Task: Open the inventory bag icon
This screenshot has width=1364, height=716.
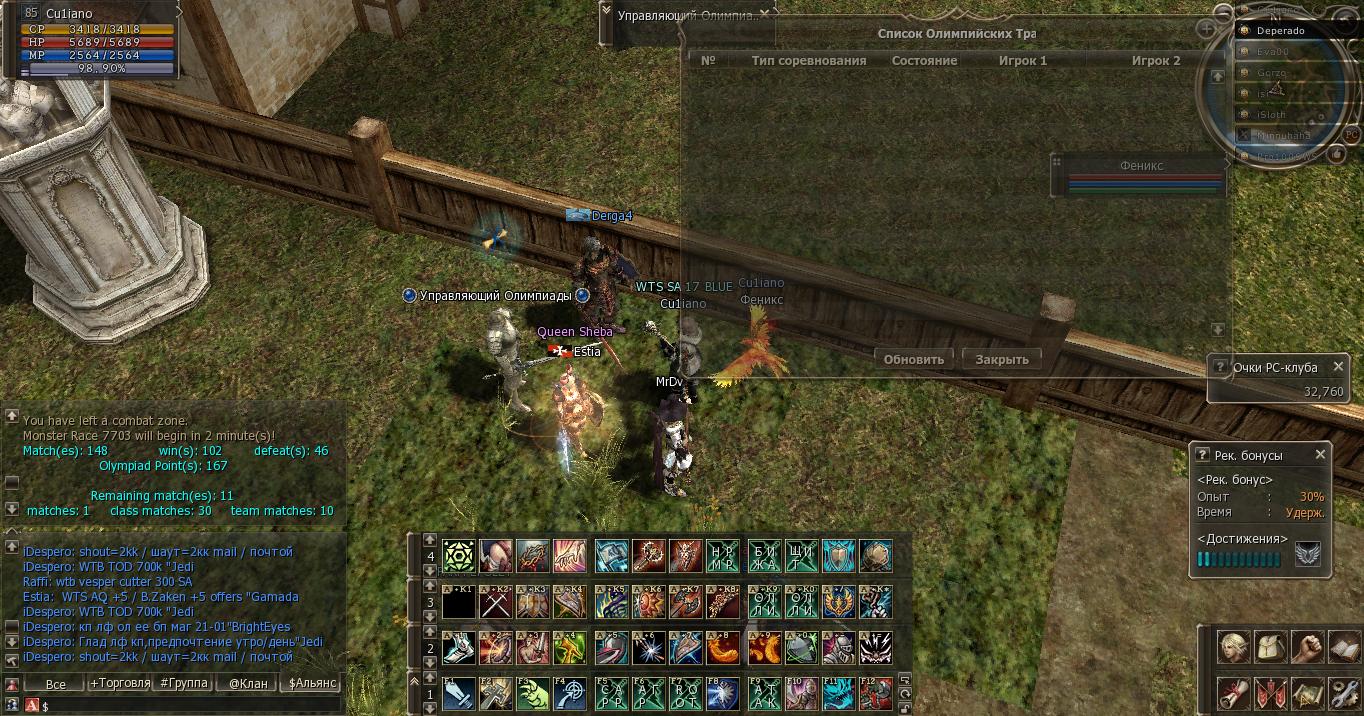Action: 1270,647
